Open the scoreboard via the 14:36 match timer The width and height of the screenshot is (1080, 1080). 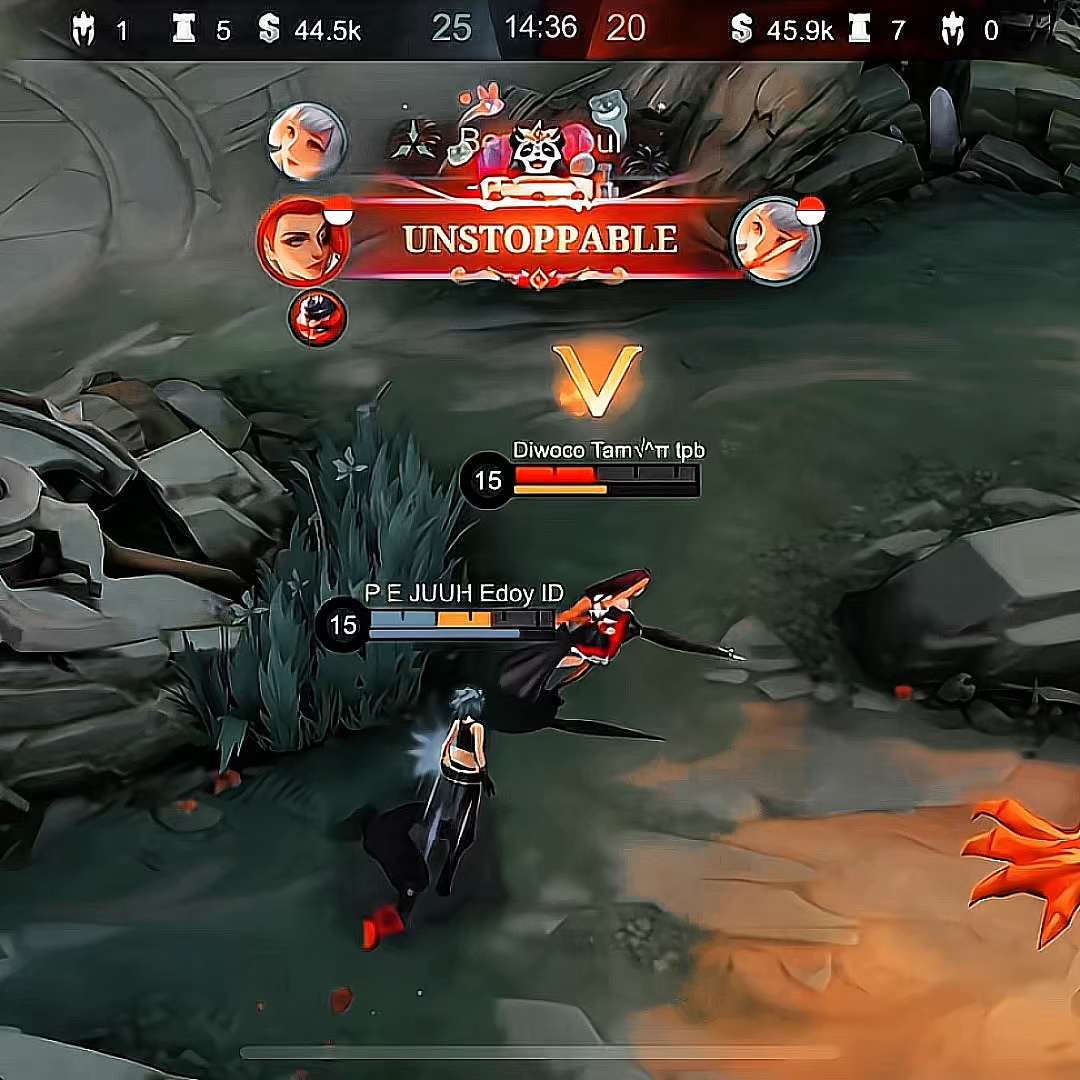click(540, 27)
